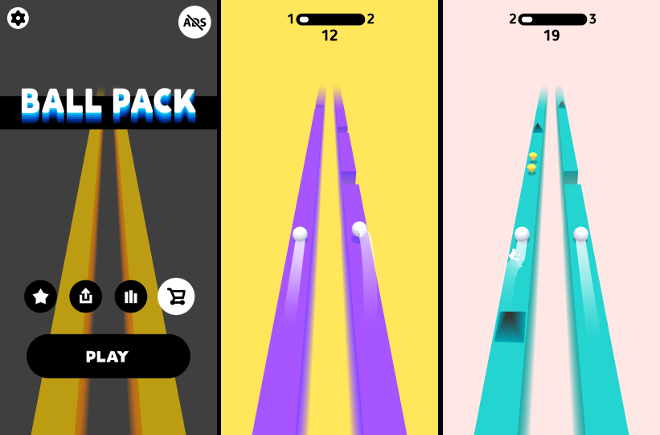Click the share icon button
660x435 pixels.
click(85, 296)
